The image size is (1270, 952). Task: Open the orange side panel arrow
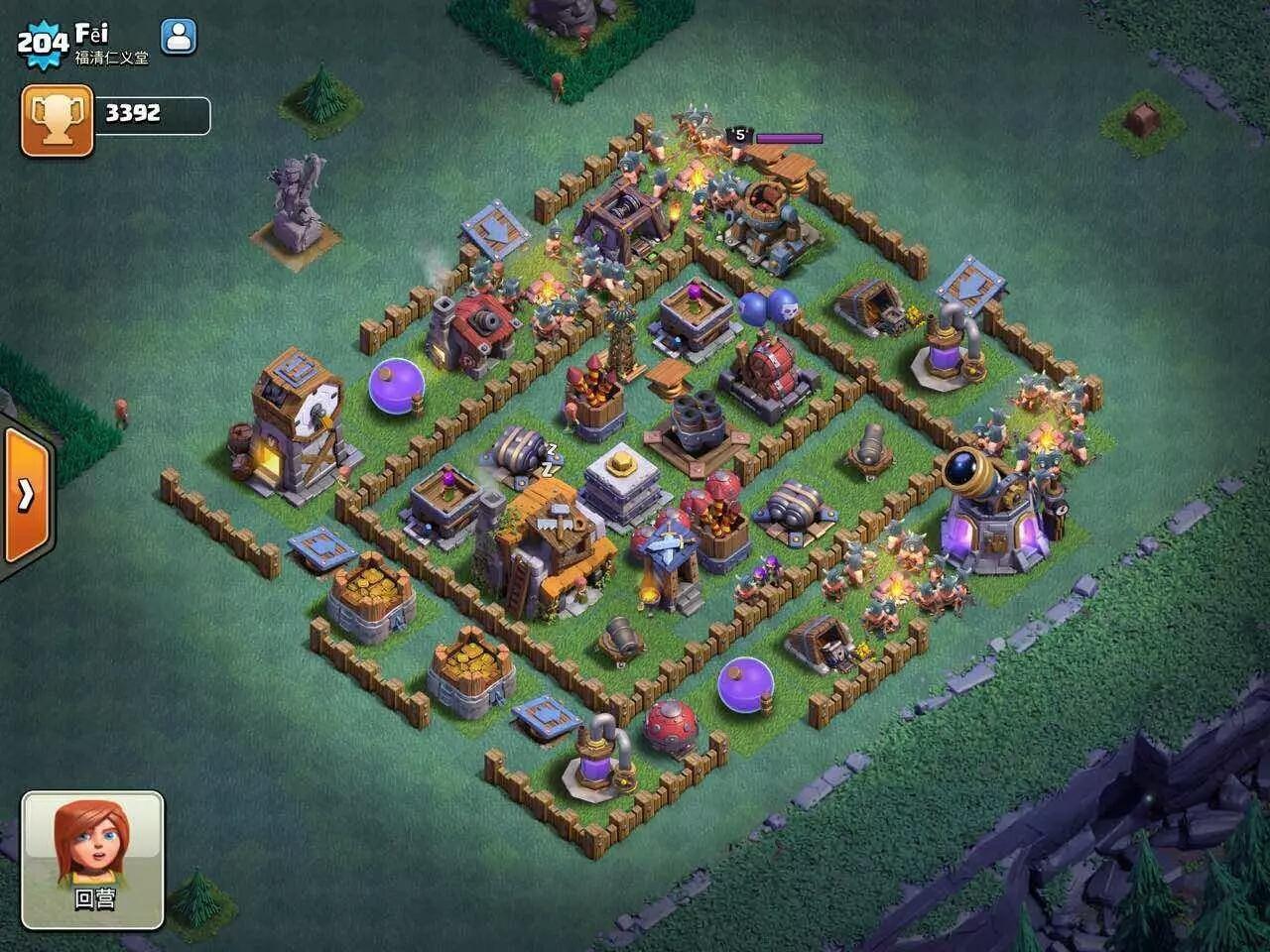26,494
